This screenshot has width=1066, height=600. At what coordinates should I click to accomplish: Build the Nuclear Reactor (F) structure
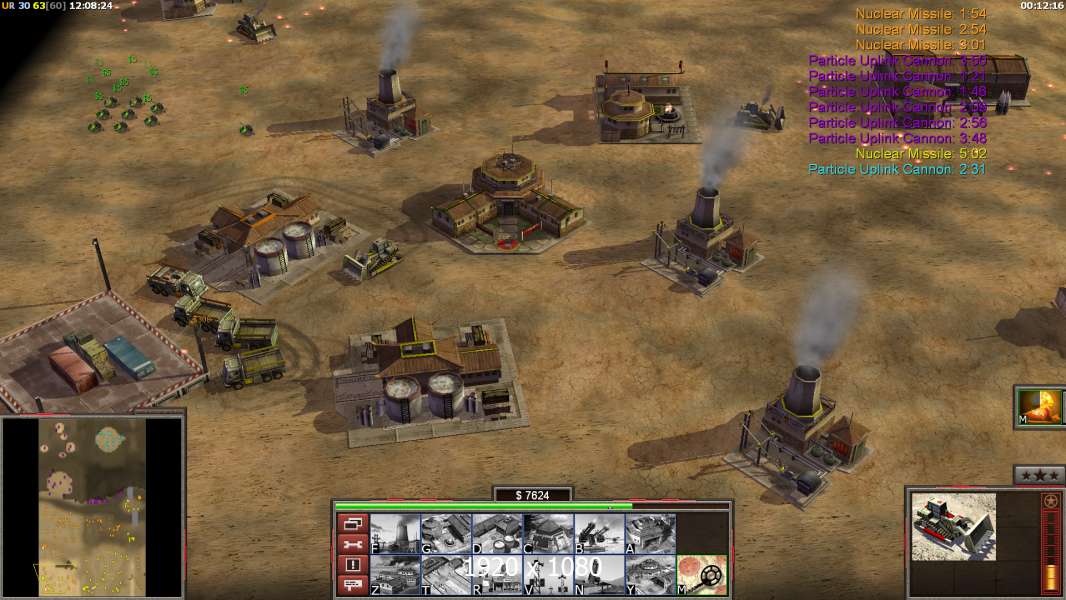(x=395, y=534)
